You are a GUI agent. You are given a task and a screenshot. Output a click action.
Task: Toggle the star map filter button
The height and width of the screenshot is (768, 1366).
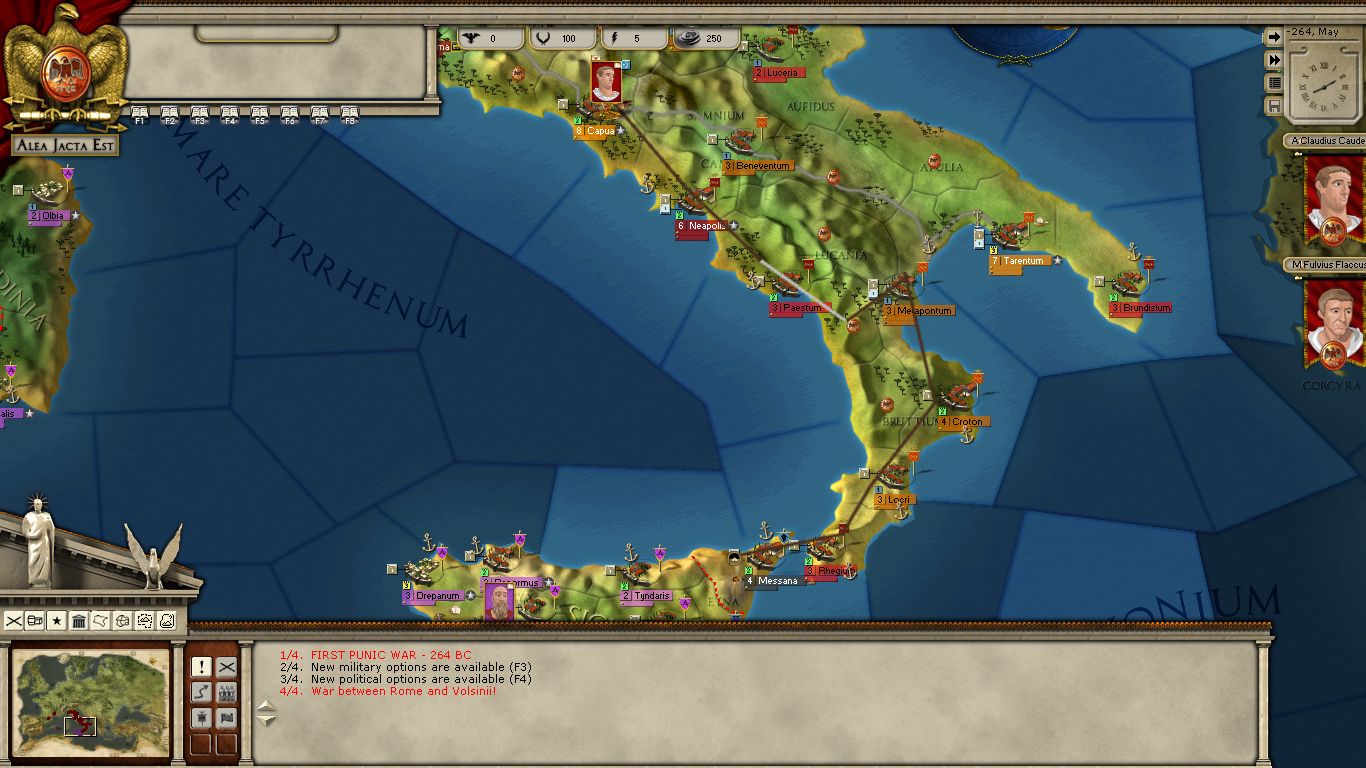pyautogui.click(x=57, y=621)
